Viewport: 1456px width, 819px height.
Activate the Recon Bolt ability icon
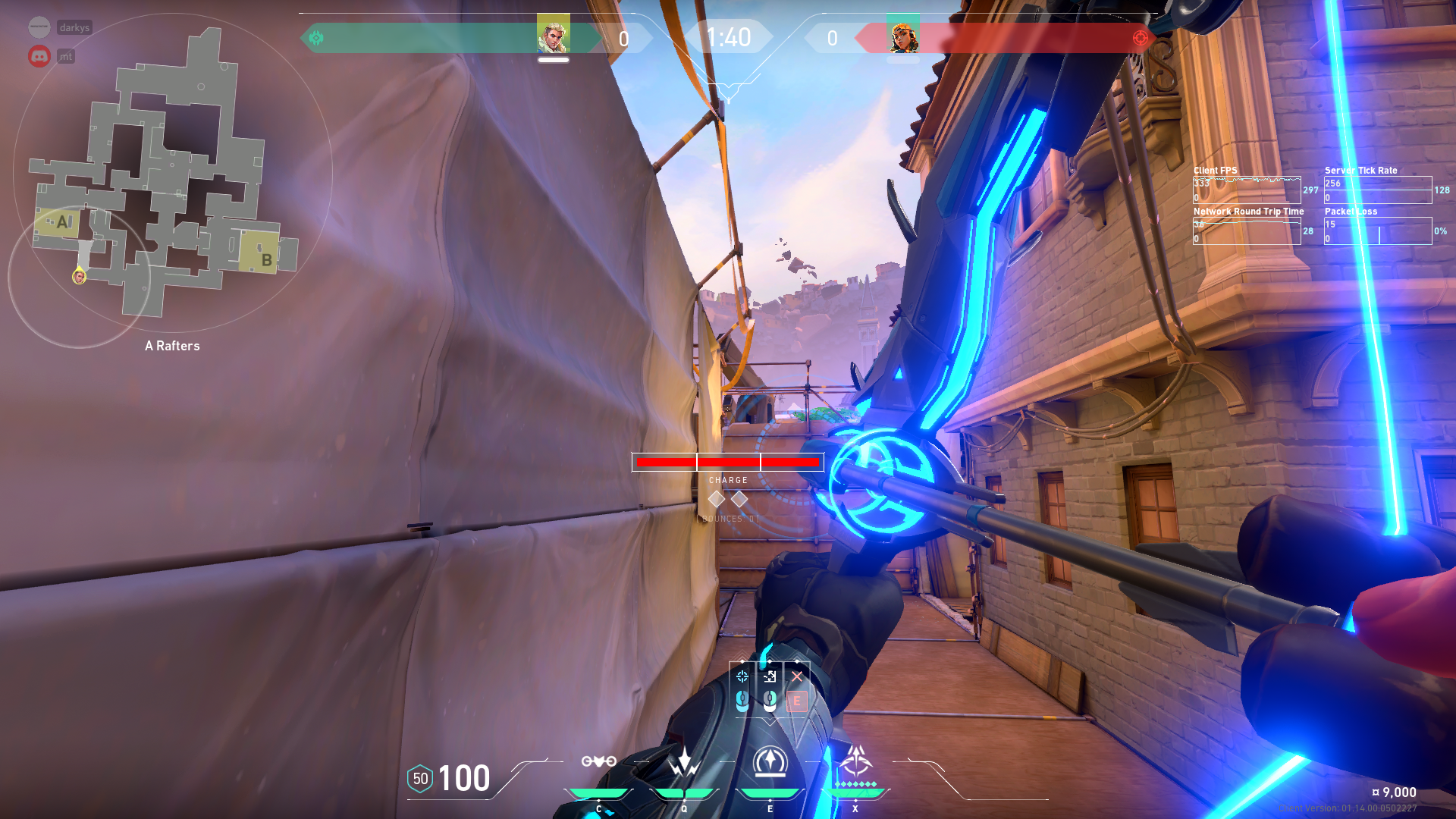[770, 761]
